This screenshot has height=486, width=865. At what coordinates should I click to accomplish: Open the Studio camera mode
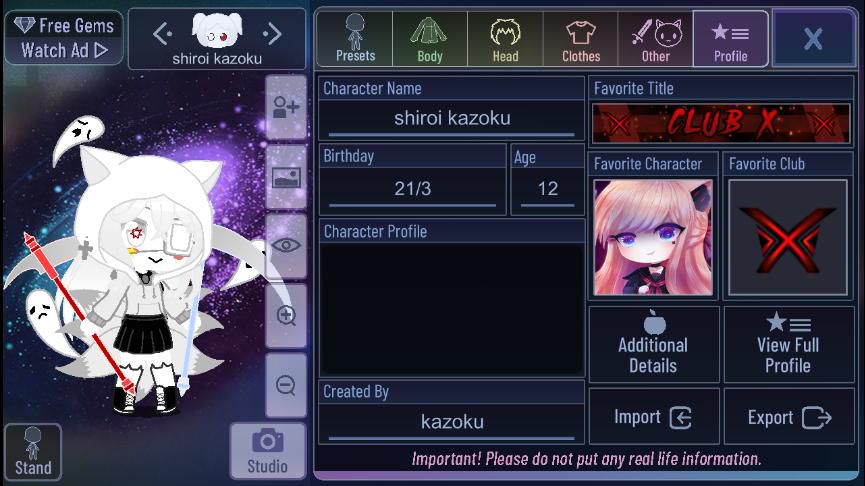pos(267,451)
